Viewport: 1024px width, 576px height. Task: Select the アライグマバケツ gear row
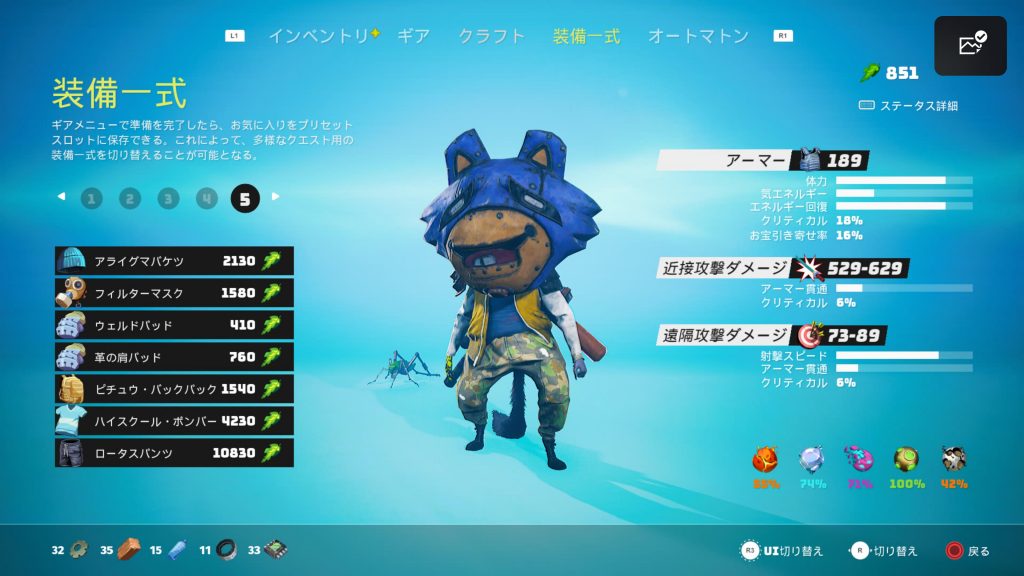click(x=174, y=261)
